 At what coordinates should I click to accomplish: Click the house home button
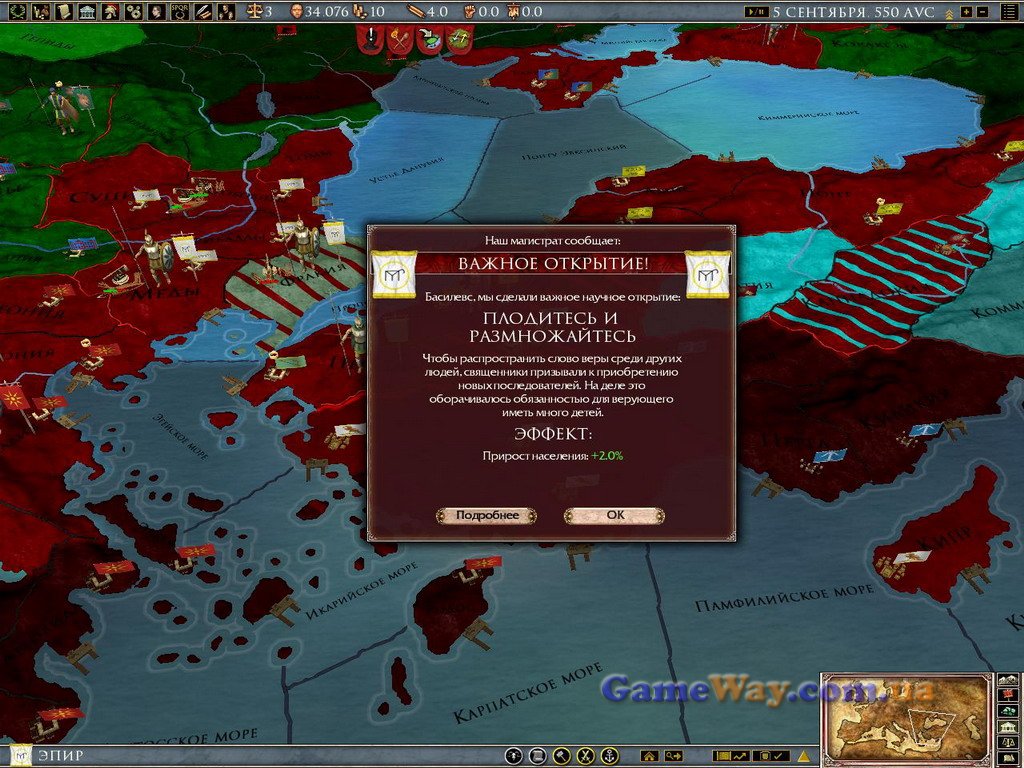pos(650,756)
